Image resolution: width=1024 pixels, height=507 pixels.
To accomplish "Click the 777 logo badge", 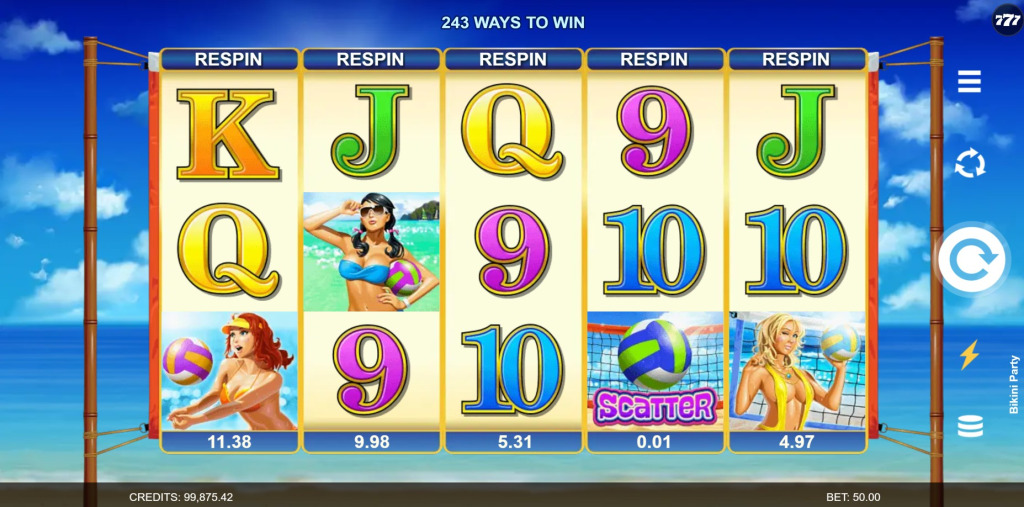I will 1006,20.
